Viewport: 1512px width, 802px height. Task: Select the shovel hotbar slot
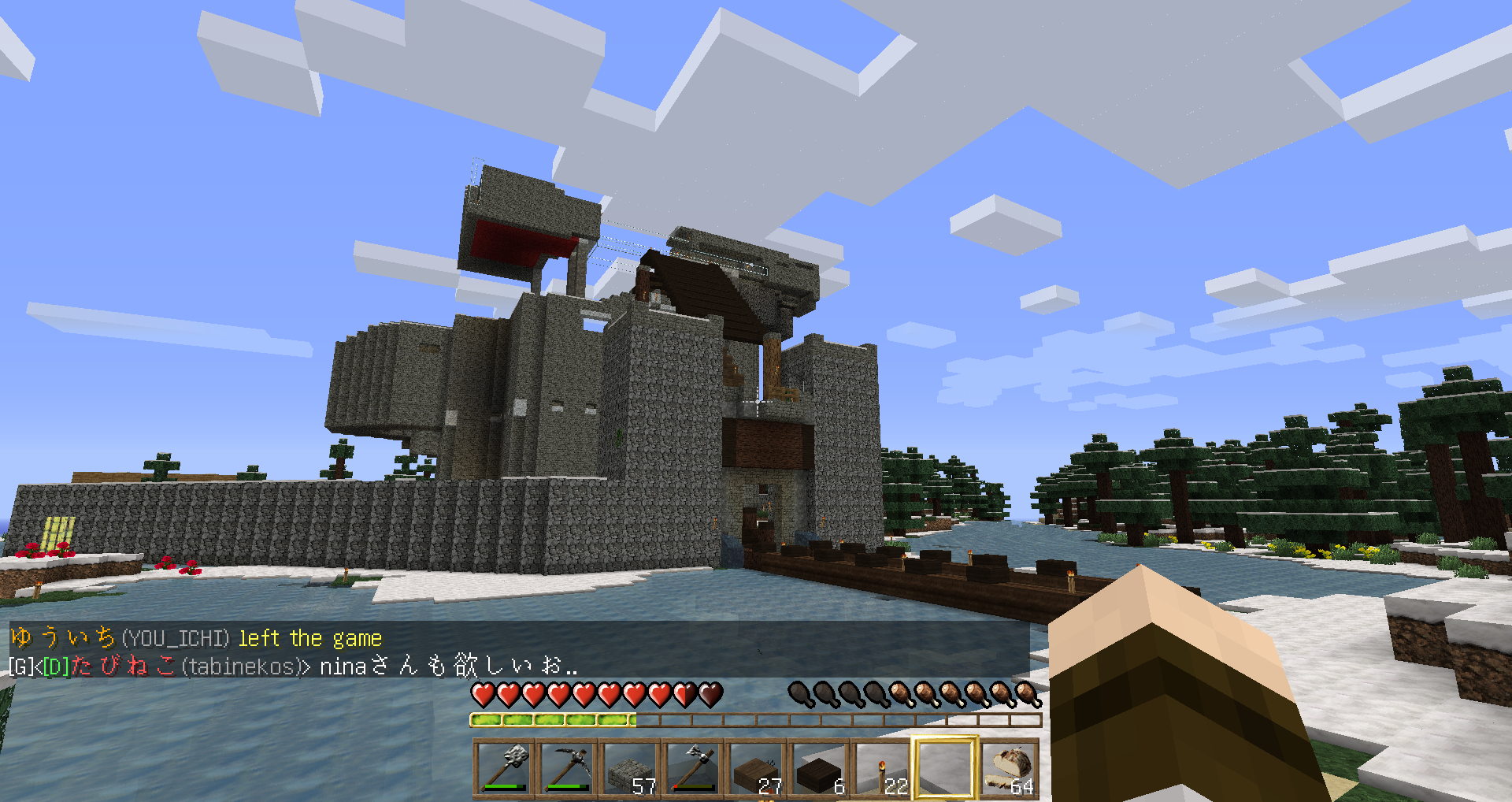pos(505,768)
